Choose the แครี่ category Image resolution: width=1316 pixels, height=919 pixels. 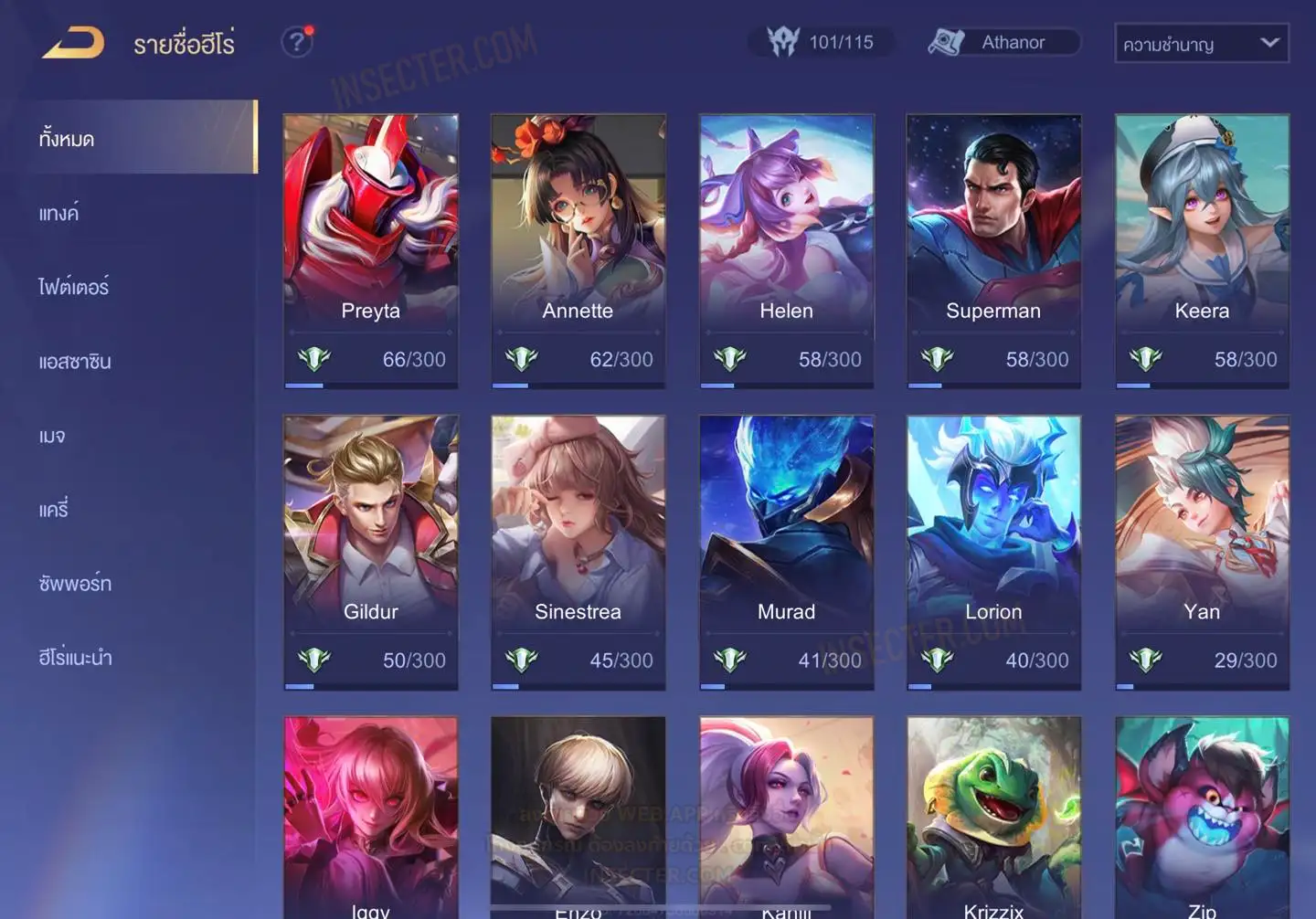tap(53, 509)
